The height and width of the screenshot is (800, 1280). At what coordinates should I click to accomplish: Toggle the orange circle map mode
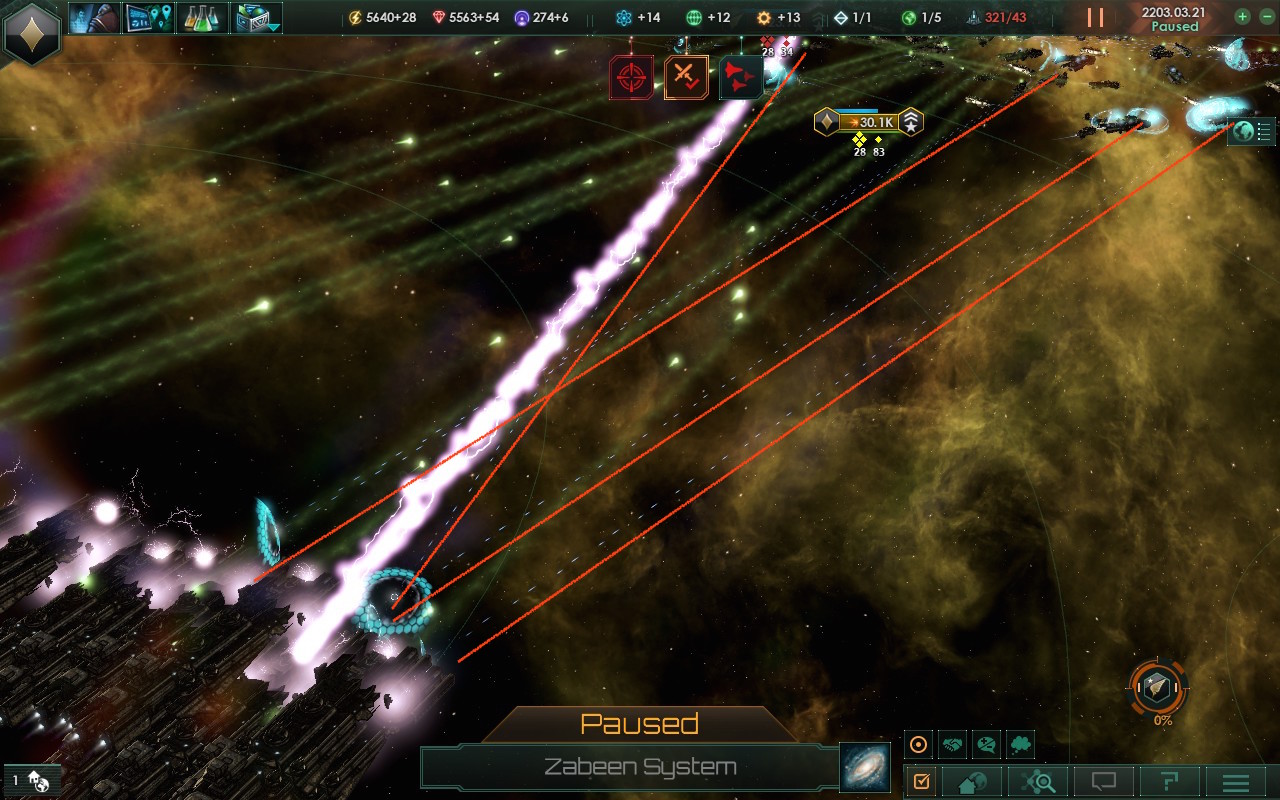click(x=919, y=745)
